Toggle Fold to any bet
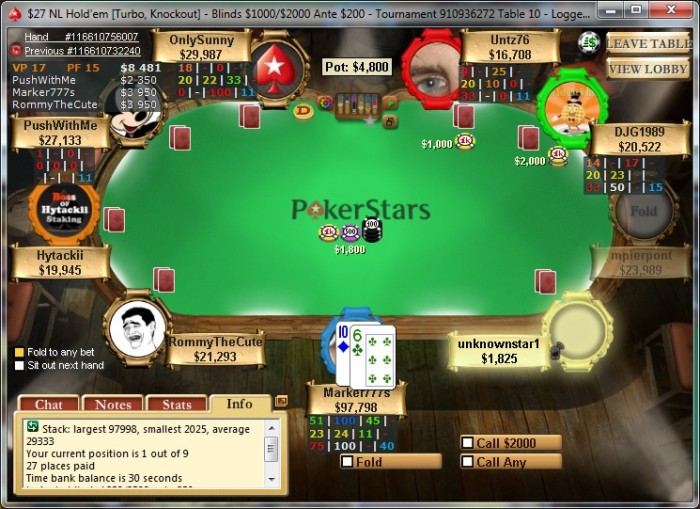 [x=19, y=352]
